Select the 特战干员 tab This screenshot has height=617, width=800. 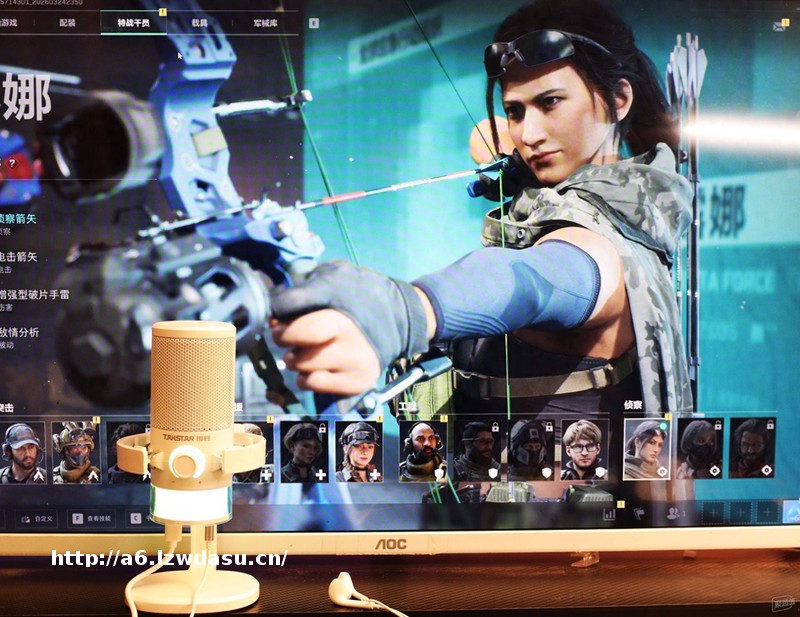tap(132, 21)
